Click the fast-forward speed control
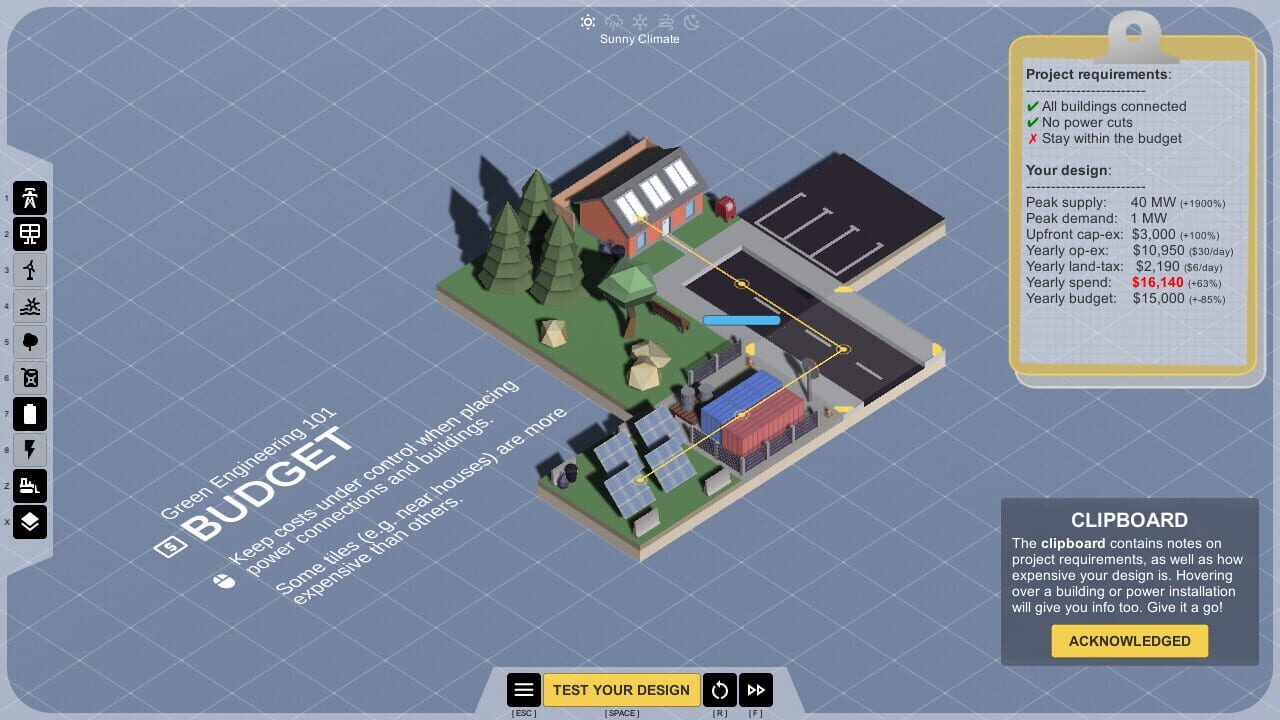 [x=756, y=689]
